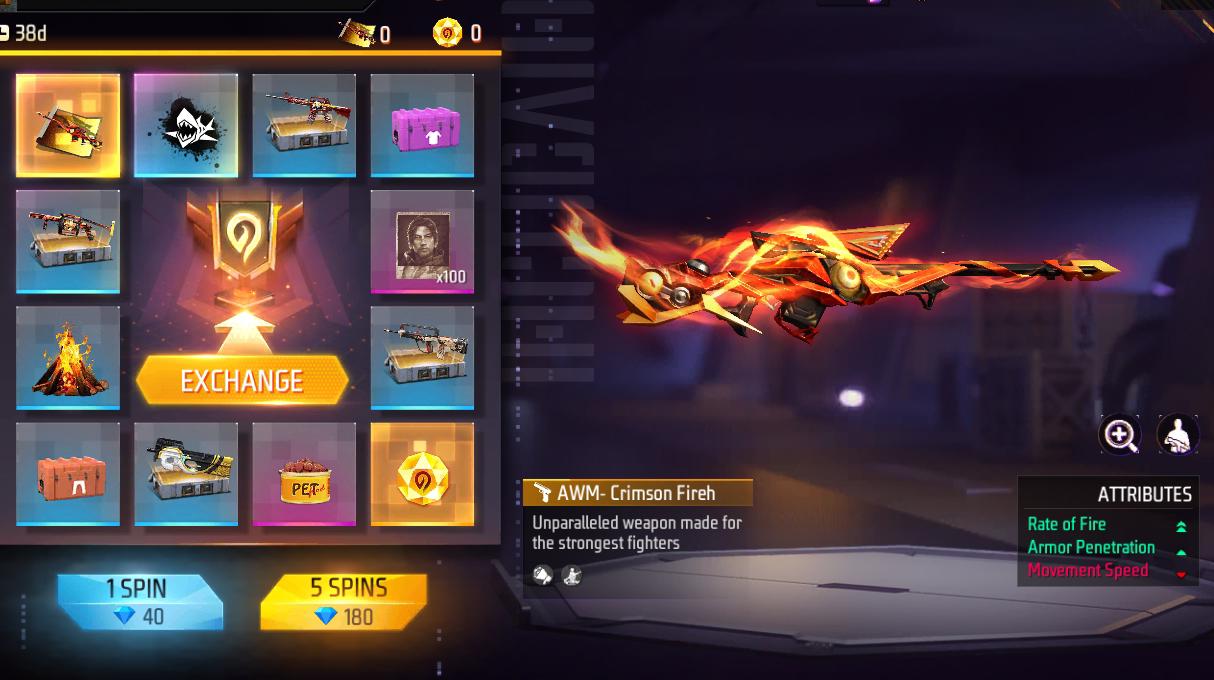Select the orange pants crate reward

tap(68, 474)
